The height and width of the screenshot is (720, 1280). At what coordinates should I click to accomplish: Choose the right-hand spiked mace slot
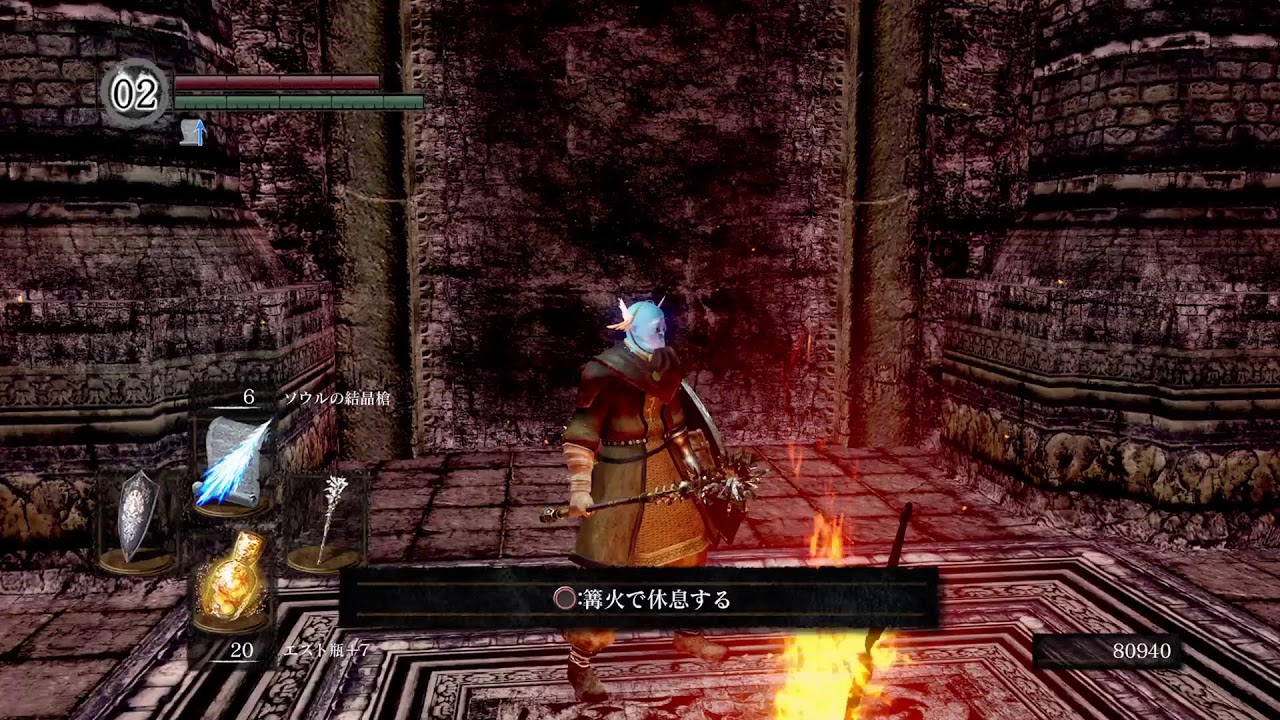327,520
